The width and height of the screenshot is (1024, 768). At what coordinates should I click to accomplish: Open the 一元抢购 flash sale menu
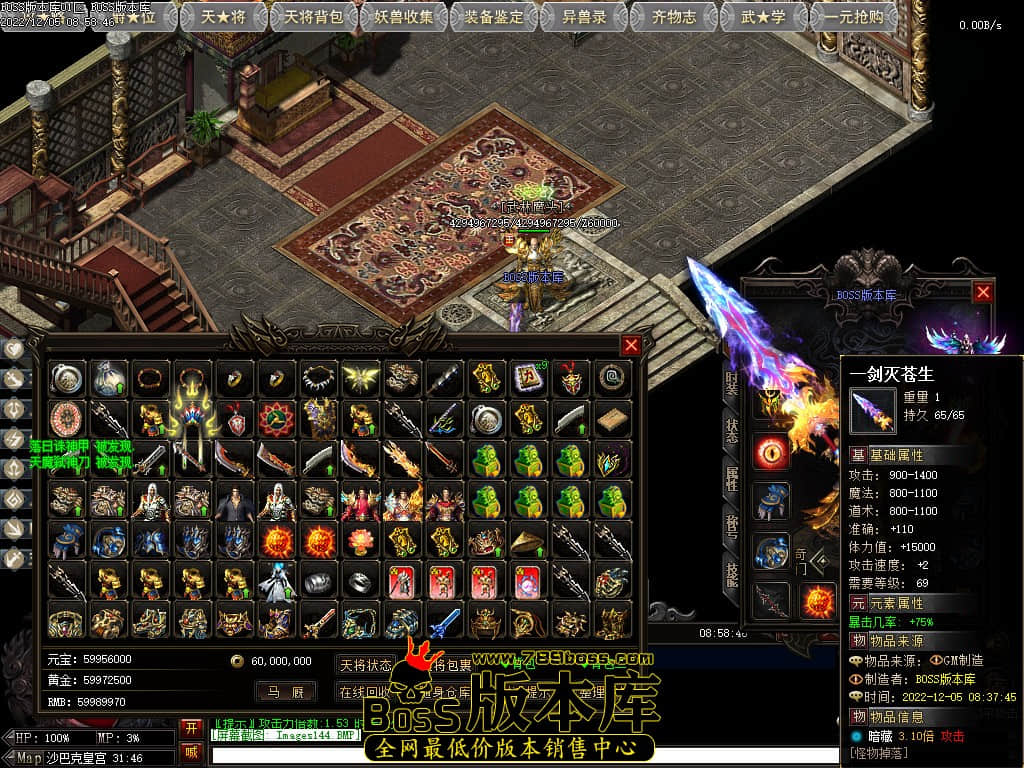pos(853,17)
